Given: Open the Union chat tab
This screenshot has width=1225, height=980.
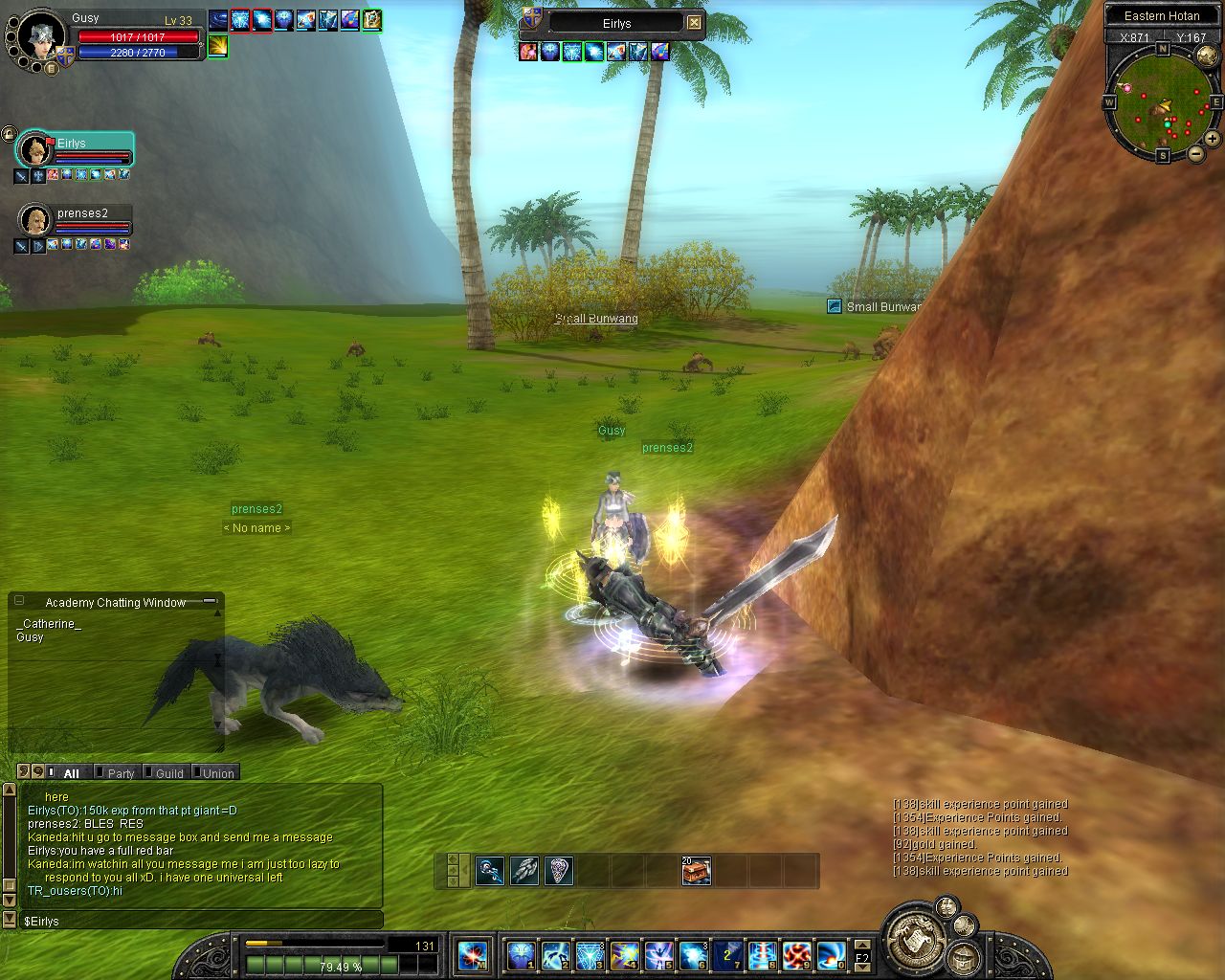Looking at the screenshot, I should point(216,773).
